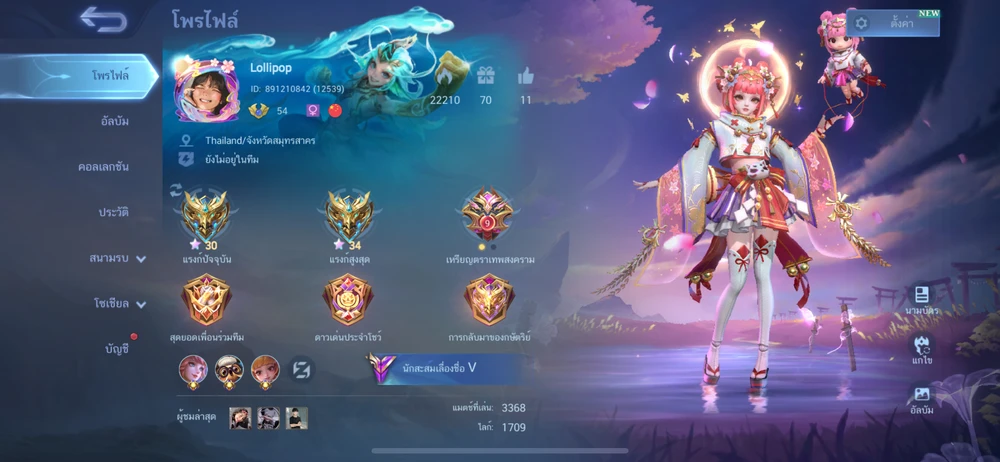
Task: Show the ประวัติ (History) tab
Action: click(113, 212)
